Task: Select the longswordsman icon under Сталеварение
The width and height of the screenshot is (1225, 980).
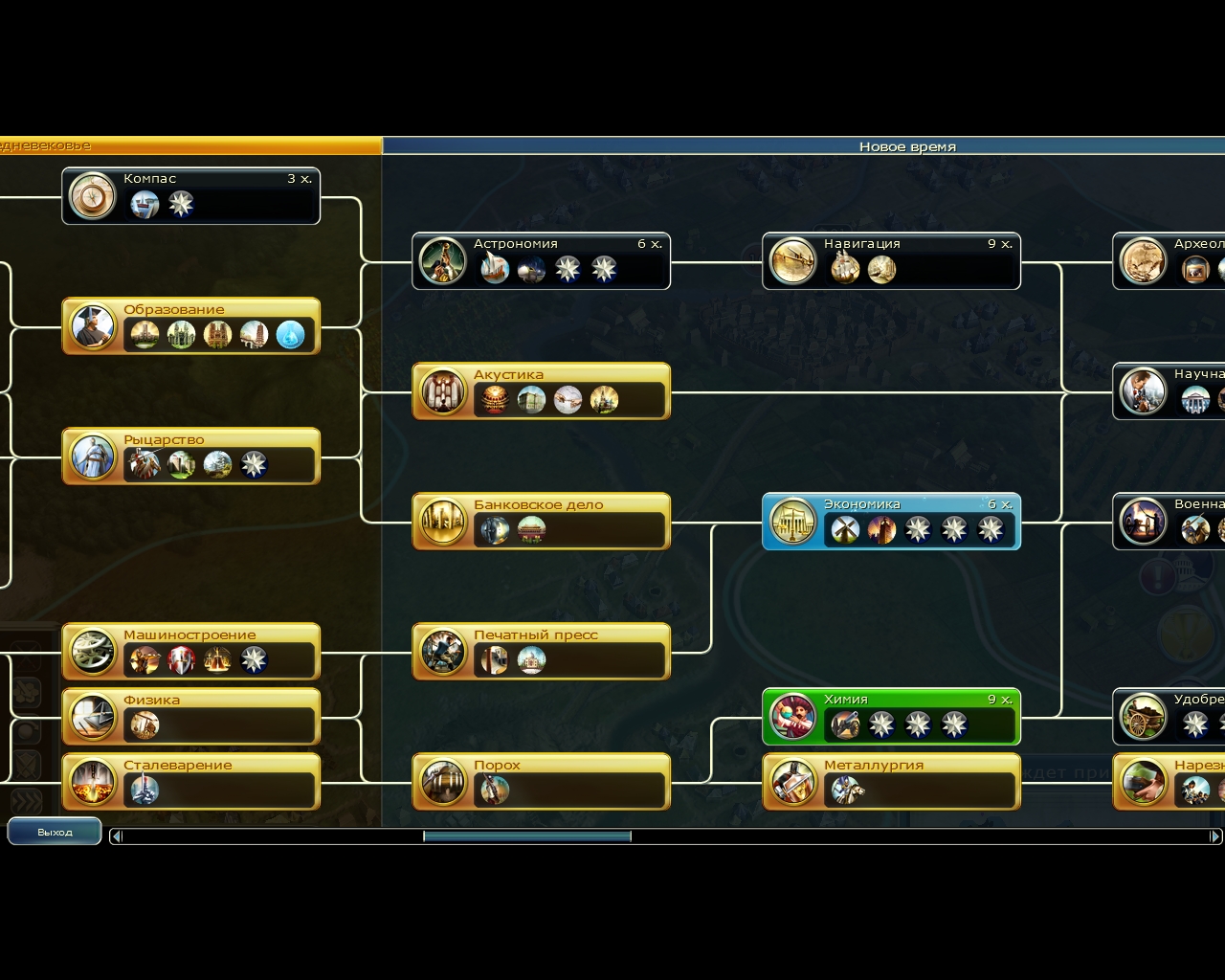Action: [x=144, y=790]
